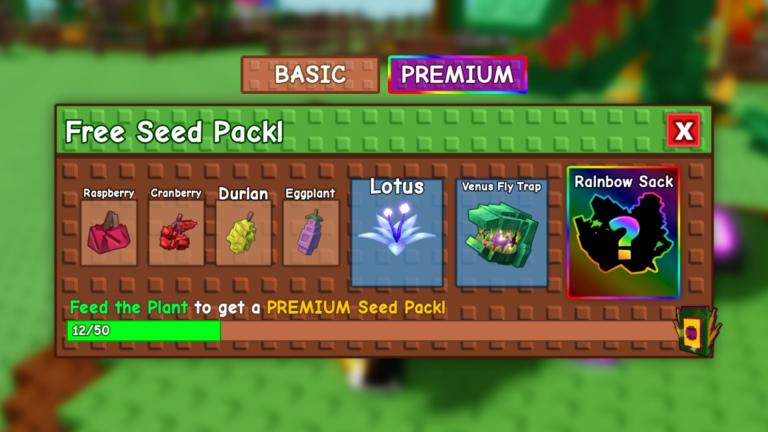Close the Free Seed Pack window
Viewport: 768px width, 432px height.
click(x=684, y=130)
